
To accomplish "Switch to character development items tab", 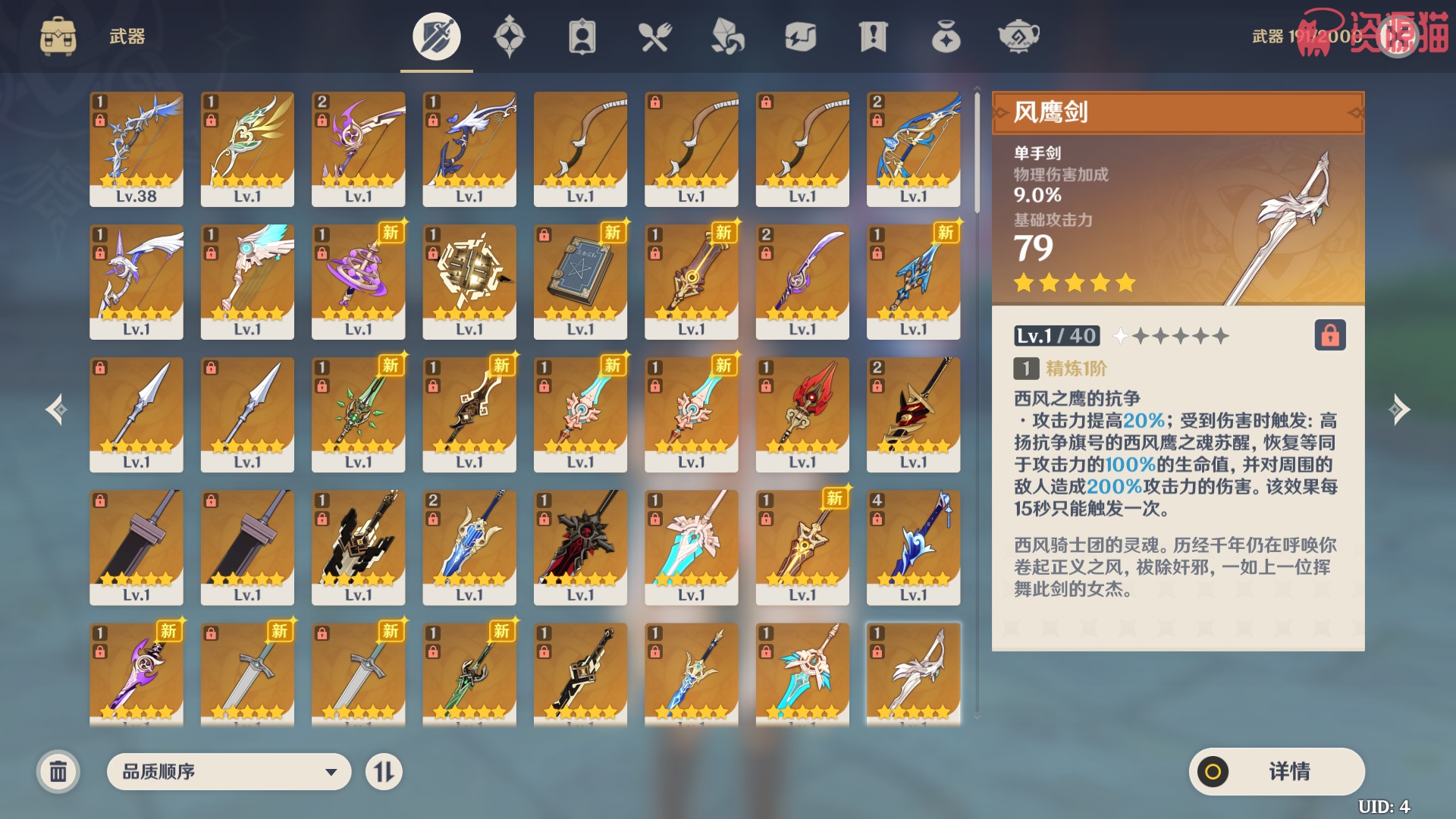I will pyautogui.click(x=582, y=36).
